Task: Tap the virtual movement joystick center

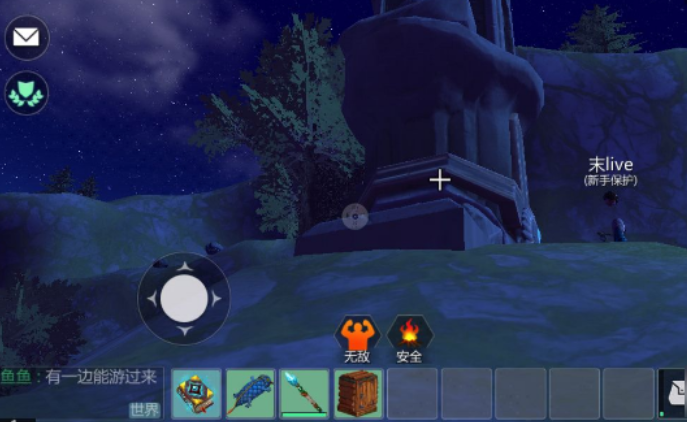Action: (x=183, y=297)
